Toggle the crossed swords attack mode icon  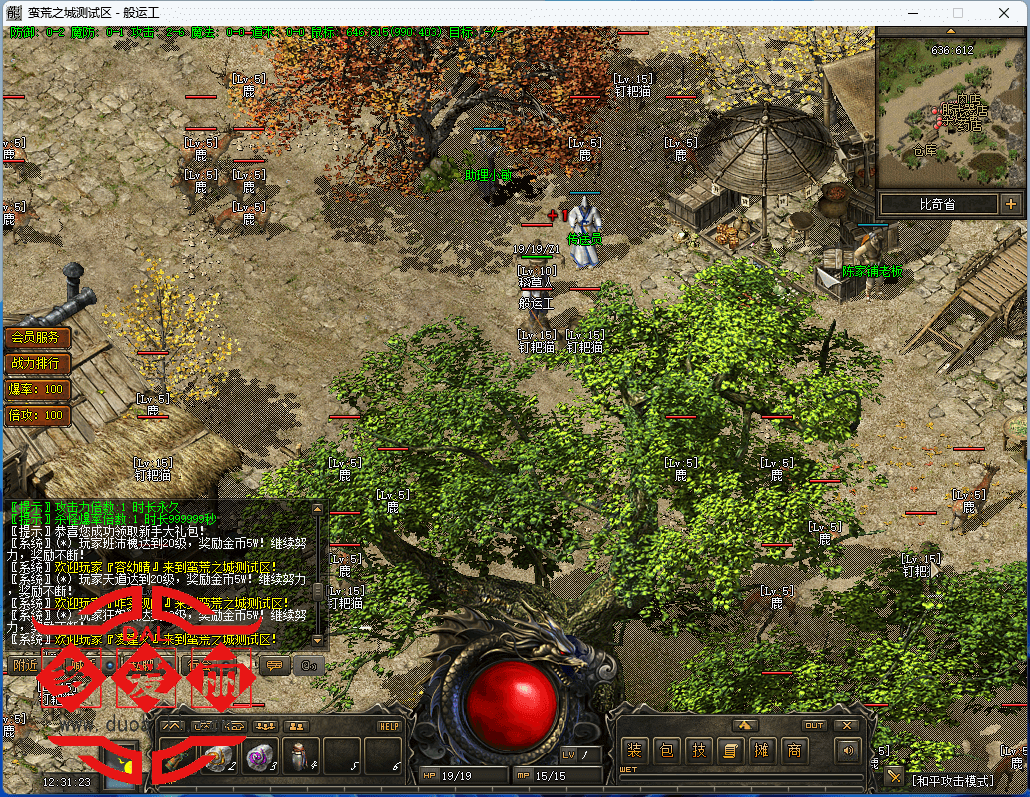[x=895, y=777]
